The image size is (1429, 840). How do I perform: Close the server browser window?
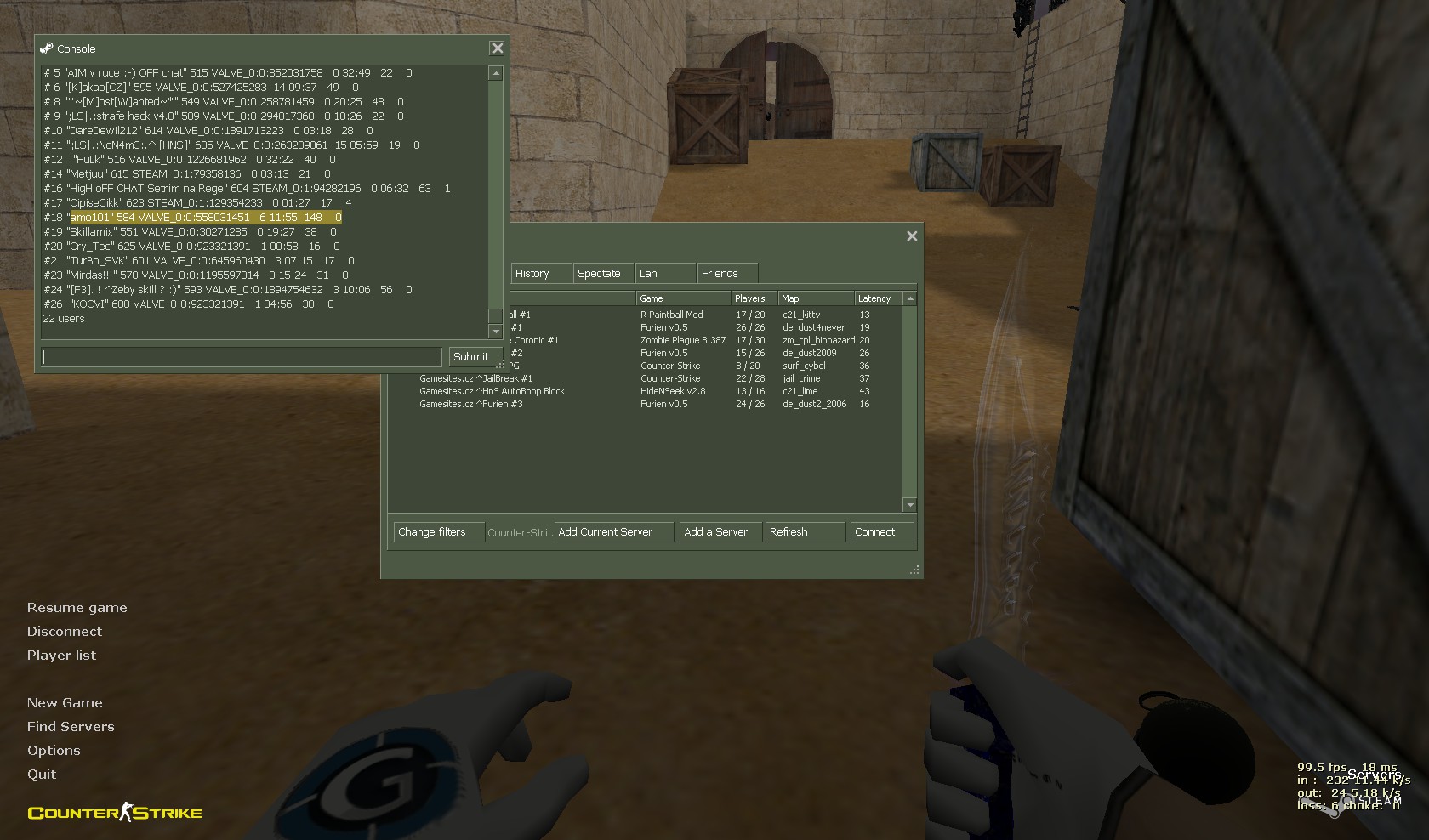912,236
